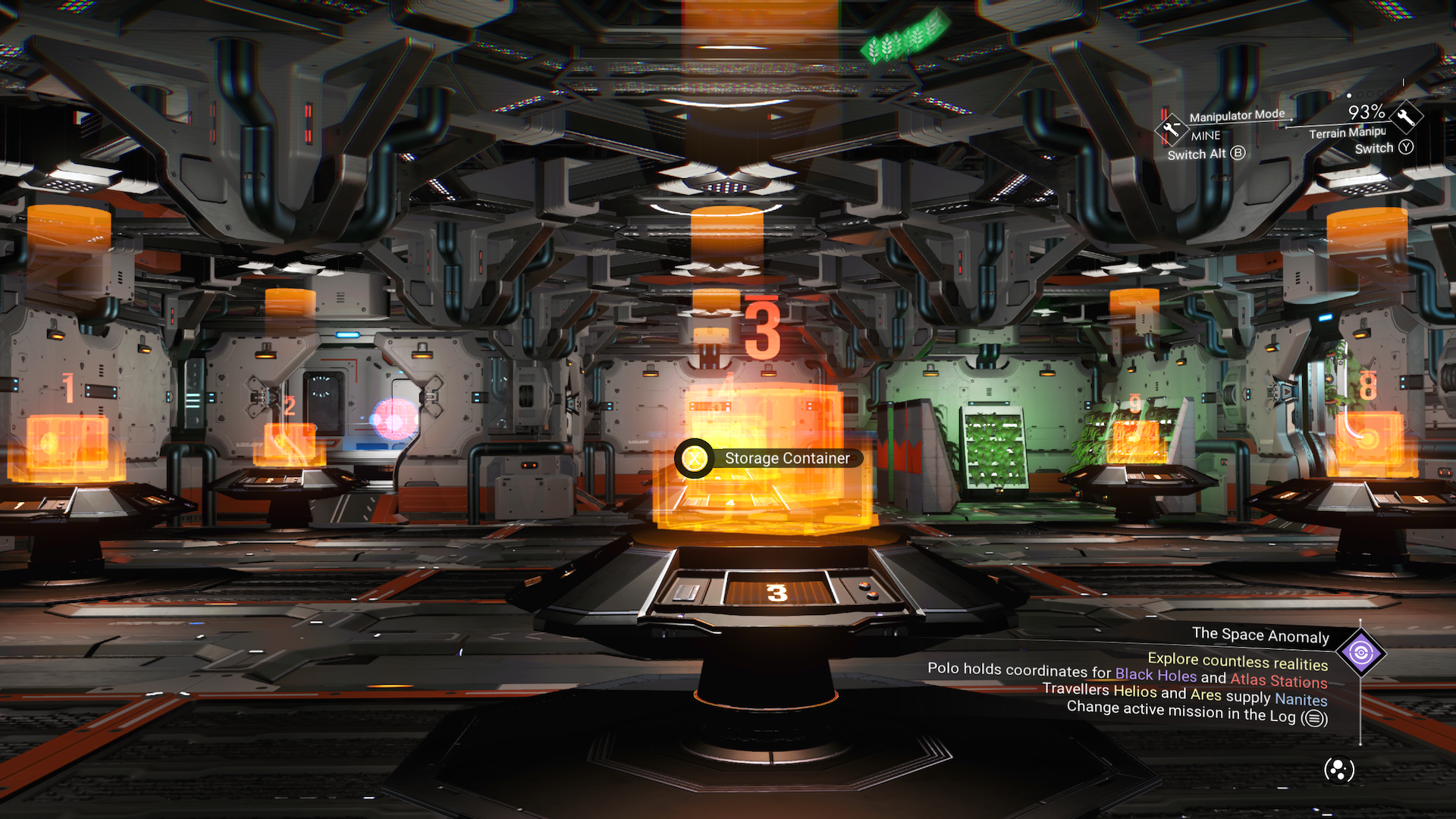Expand the Manipulator Mode HUD readout
This screenshot has height=819, width=1456.
click(1236, 115)
